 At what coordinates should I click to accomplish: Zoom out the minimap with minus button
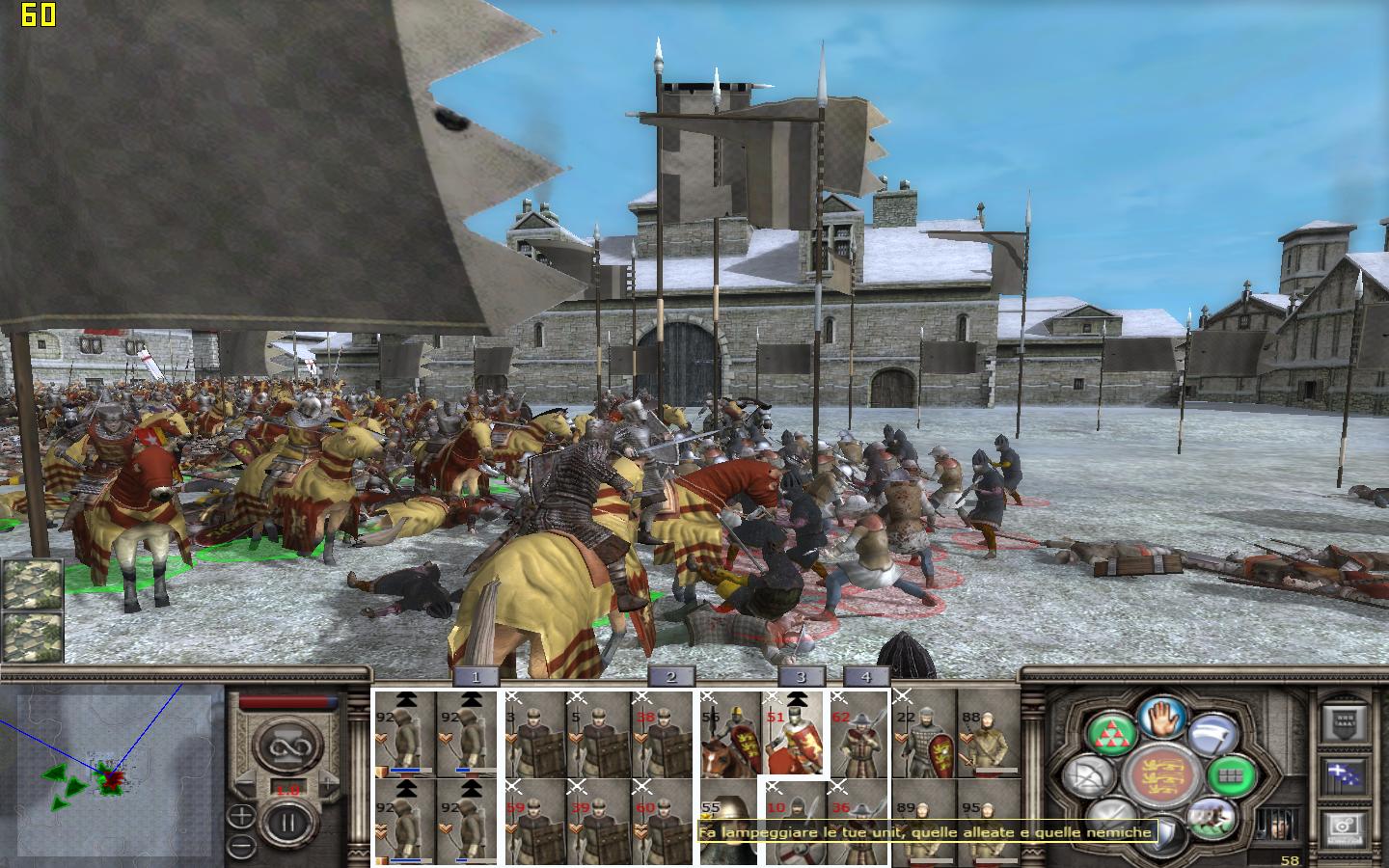pyautogui.click(x=241, y=847)
